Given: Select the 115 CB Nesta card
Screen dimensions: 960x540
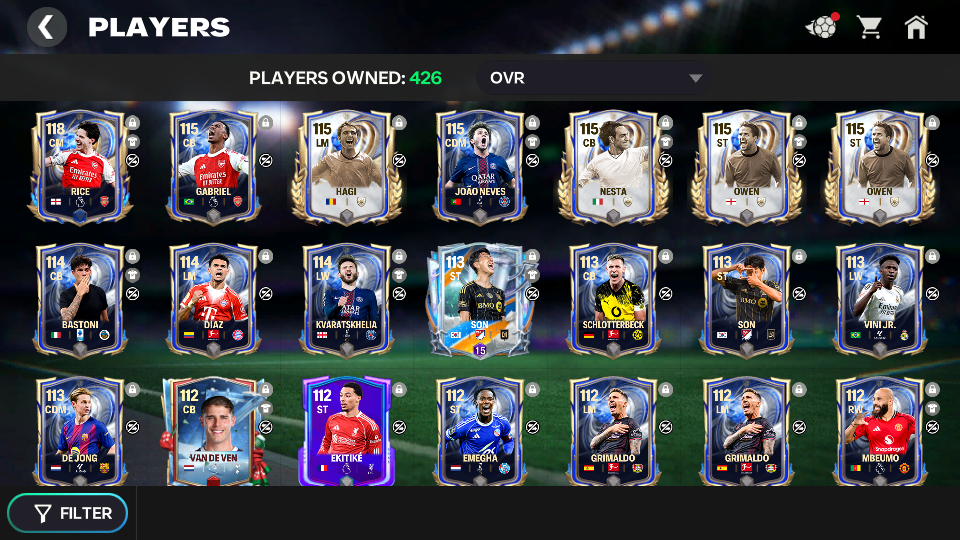Looking at the screenshot, I should [x=613, y=165].
